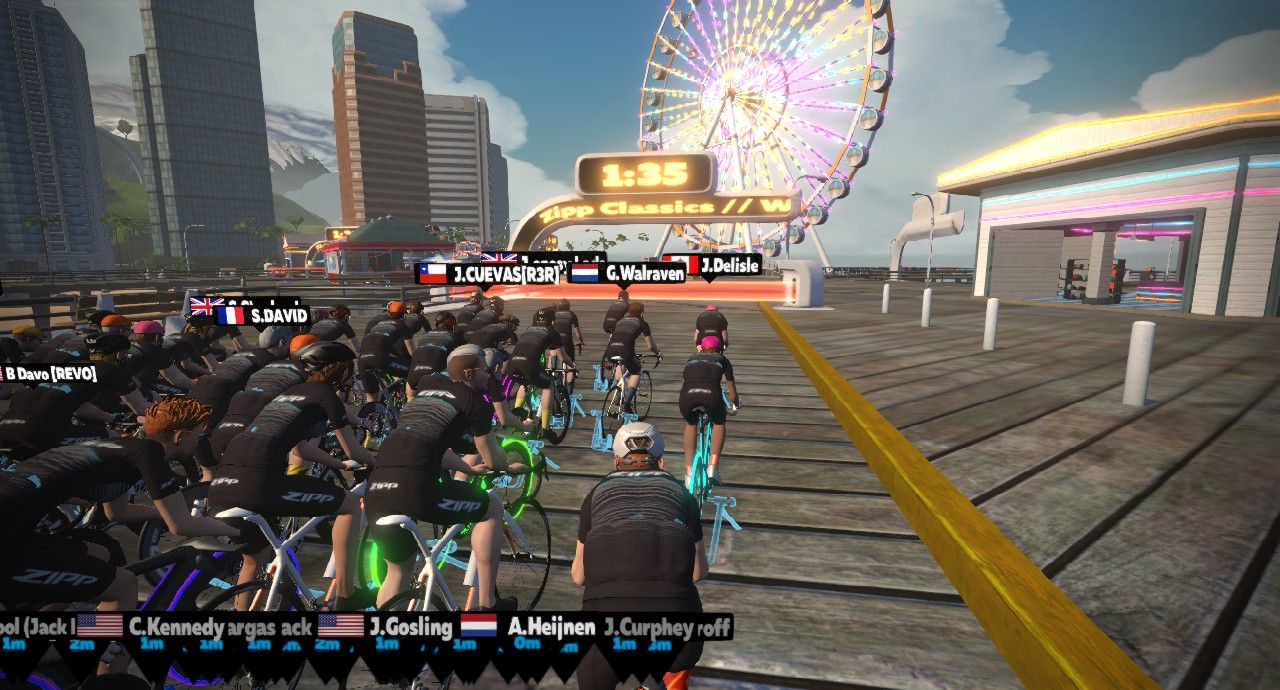Select C.Kennedy's rider label
The height and width of the screenshot is (690, 1280).
pyautogui.click(x=160, y=627)
